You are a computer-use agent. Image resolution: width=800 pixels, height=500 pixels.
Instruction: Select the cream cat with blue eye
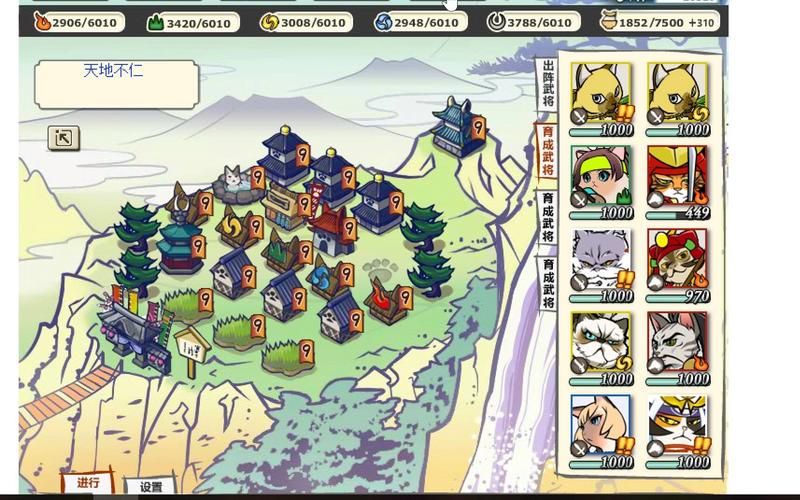point(601,426)
